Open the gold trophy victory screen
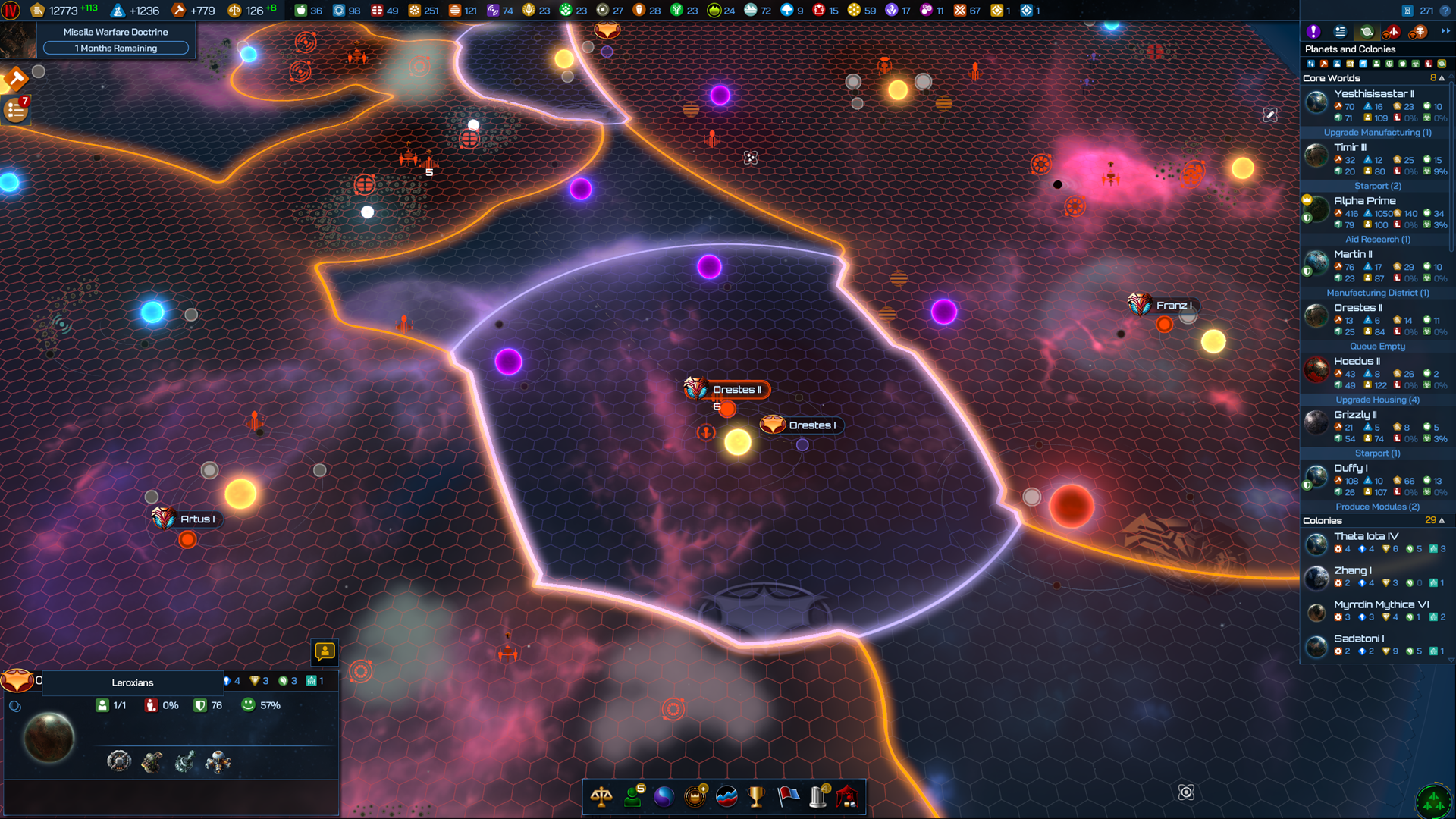This screenshot has width=1456, height=819. 756,797
